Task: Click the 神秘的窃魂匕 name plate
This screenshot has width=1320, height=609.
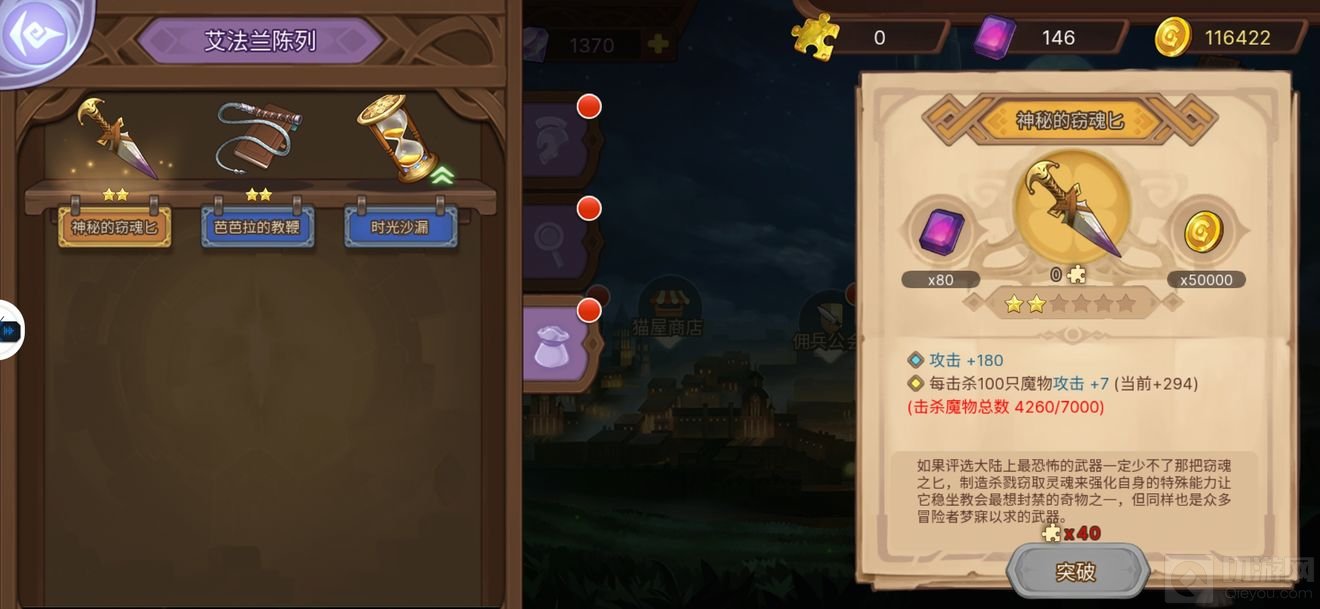Action: click(x=114, y=227)
